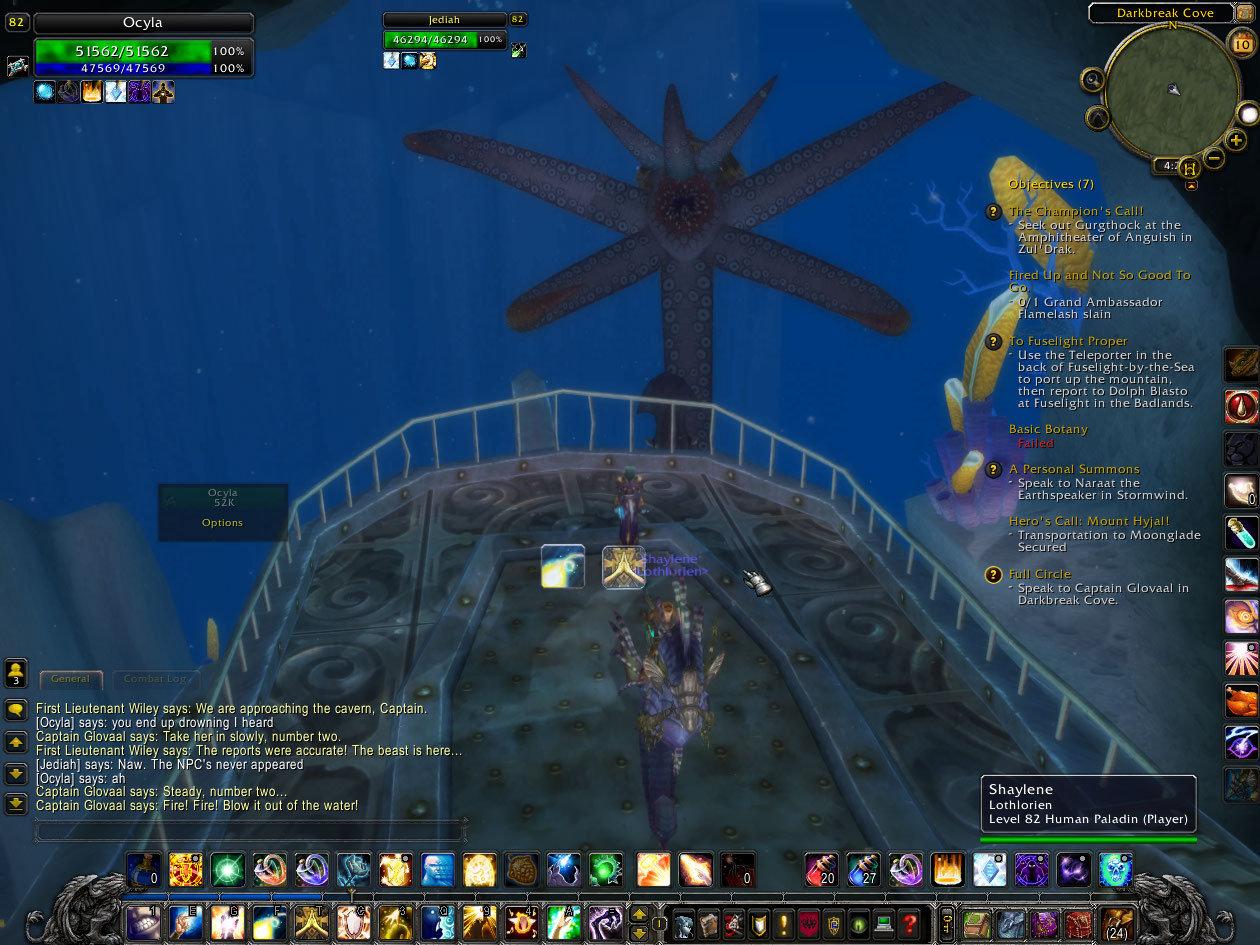Image resolution: width=1260 pixels, height=945 pixels.
Task: Select the General chat tab
Action: 70,679
